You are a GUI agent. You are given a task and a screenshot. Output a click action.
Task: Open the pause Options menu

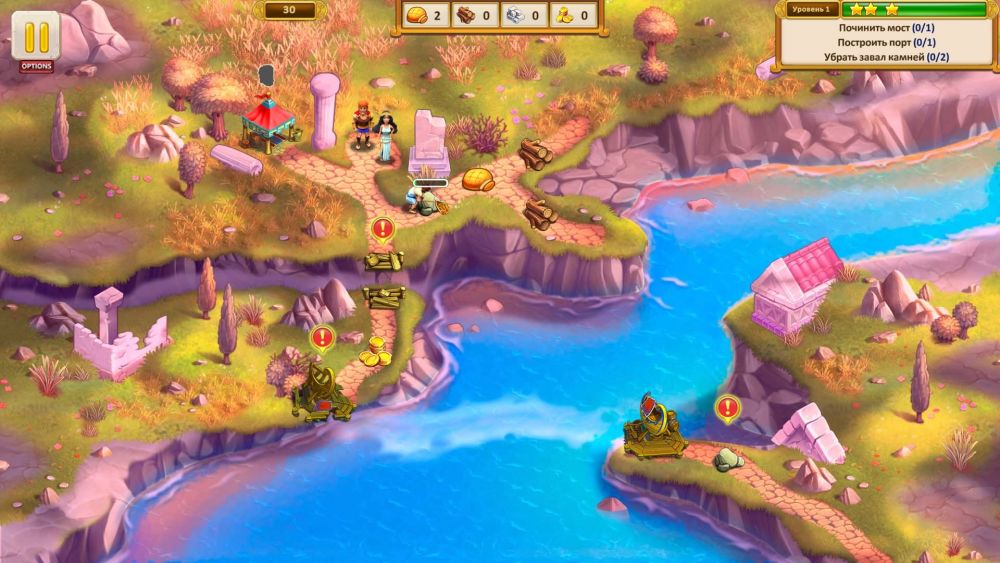(36, 40)
